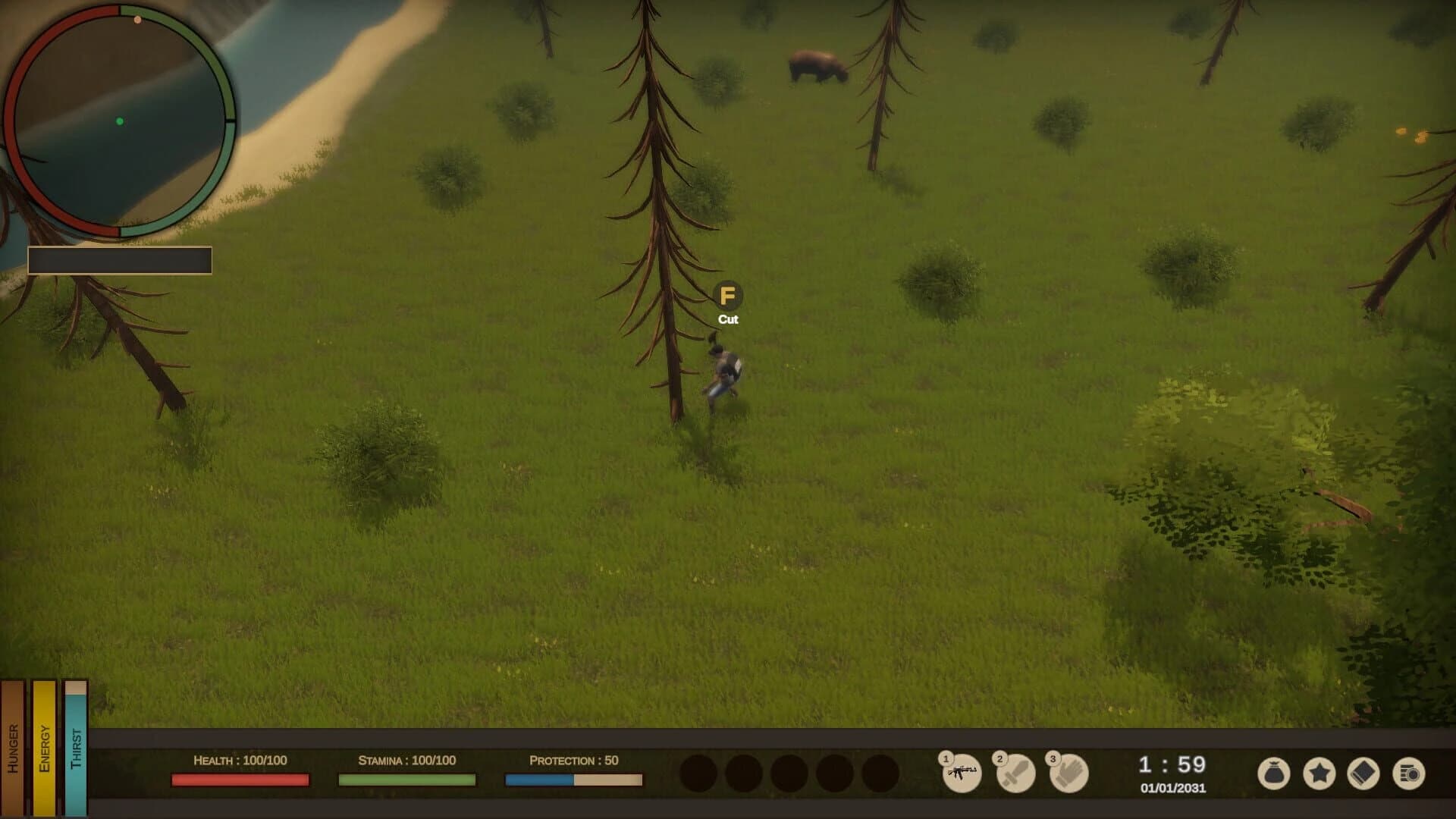The image size is (1456, 819).
Task: Click the empty name field below the minimap
Action: tap(119, 259)
